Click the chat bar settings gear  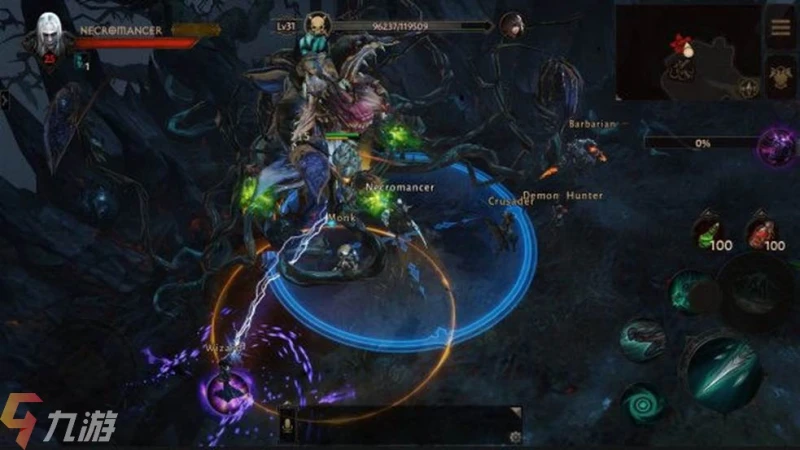tap(514, 436)
